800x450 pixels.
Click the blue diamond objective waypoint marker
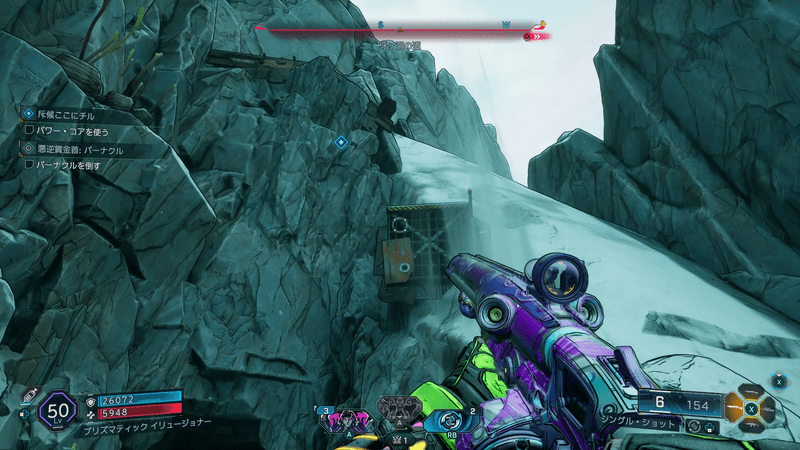pyautogui.click(x=341, y=143)
